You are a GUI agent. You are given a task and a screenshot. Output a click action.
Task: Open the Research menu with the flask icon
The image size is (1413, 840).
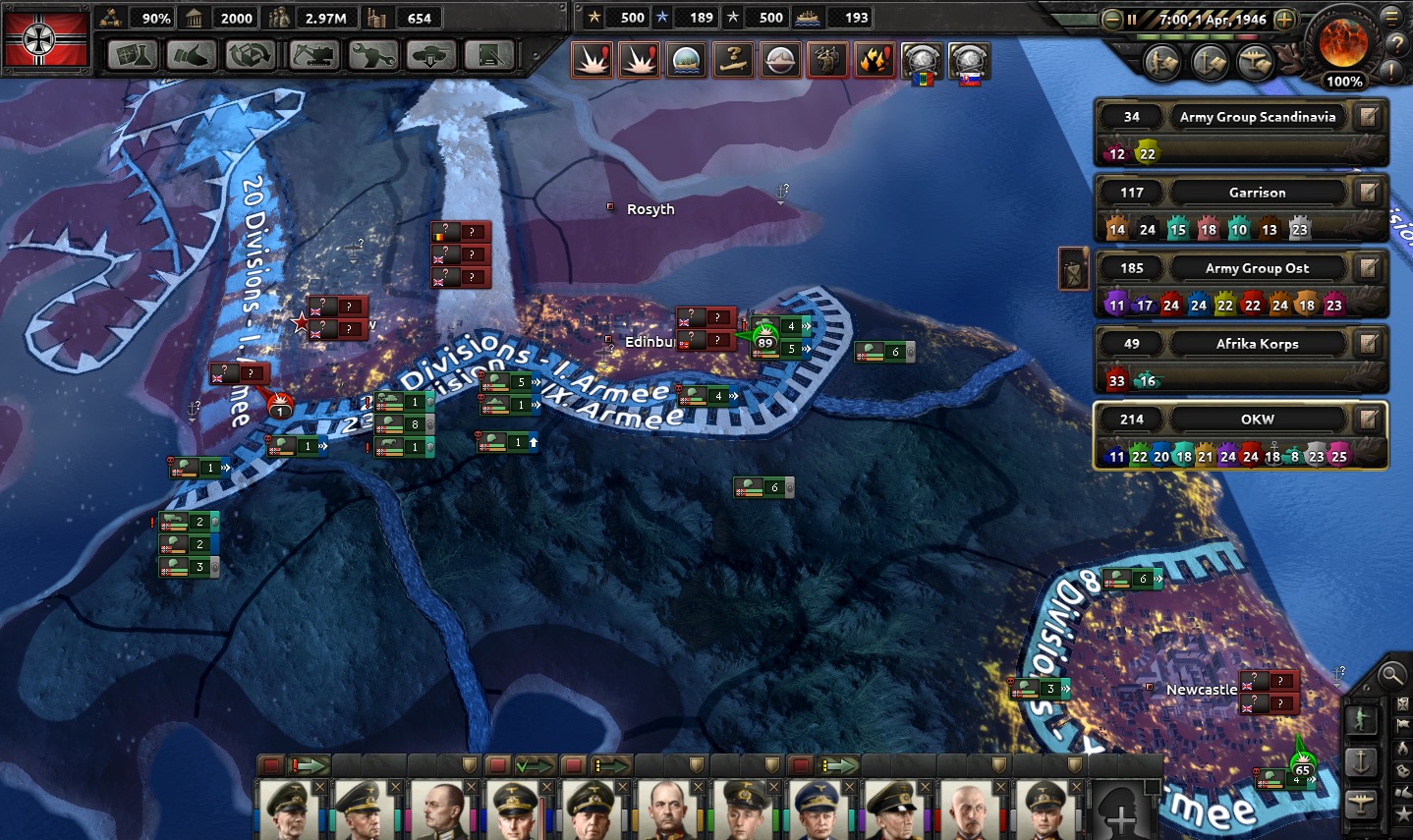(x=132, y=55)
